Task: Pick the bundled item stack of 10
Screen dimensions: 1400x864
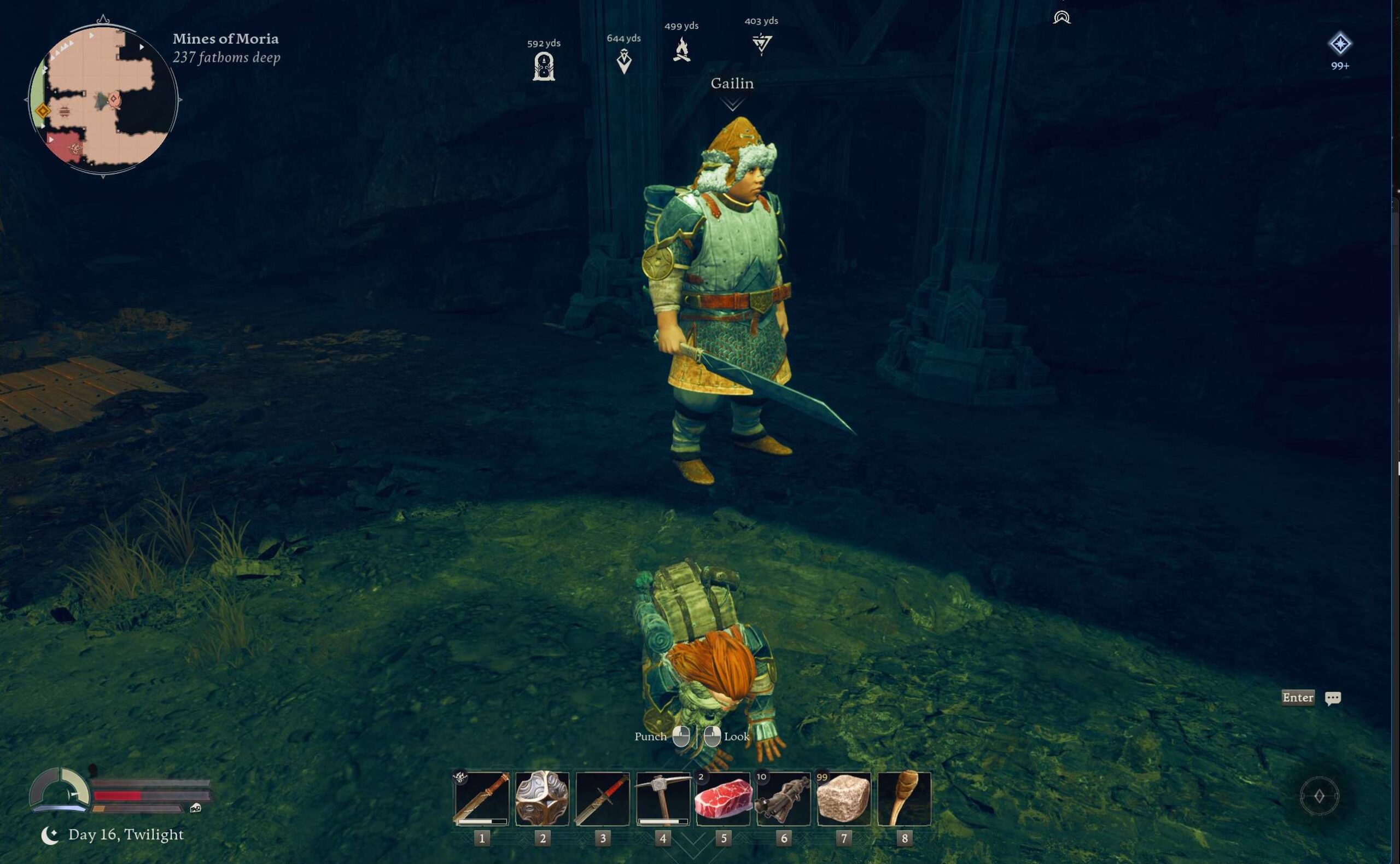Action: click(784, 798)
